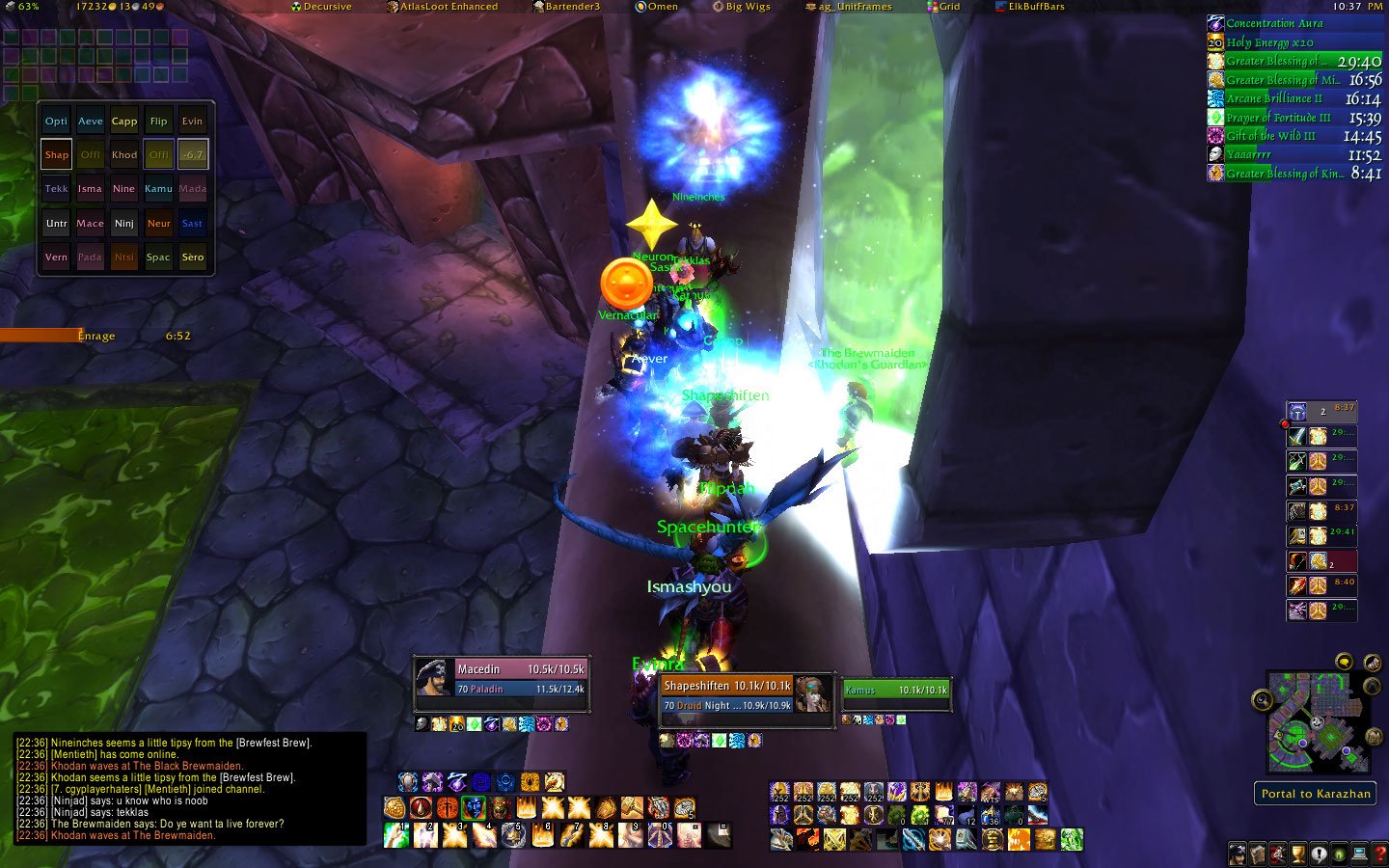Select the Shap raid frame cell
This screenshot has width=1389, height=868.
[x=57, y=154]
